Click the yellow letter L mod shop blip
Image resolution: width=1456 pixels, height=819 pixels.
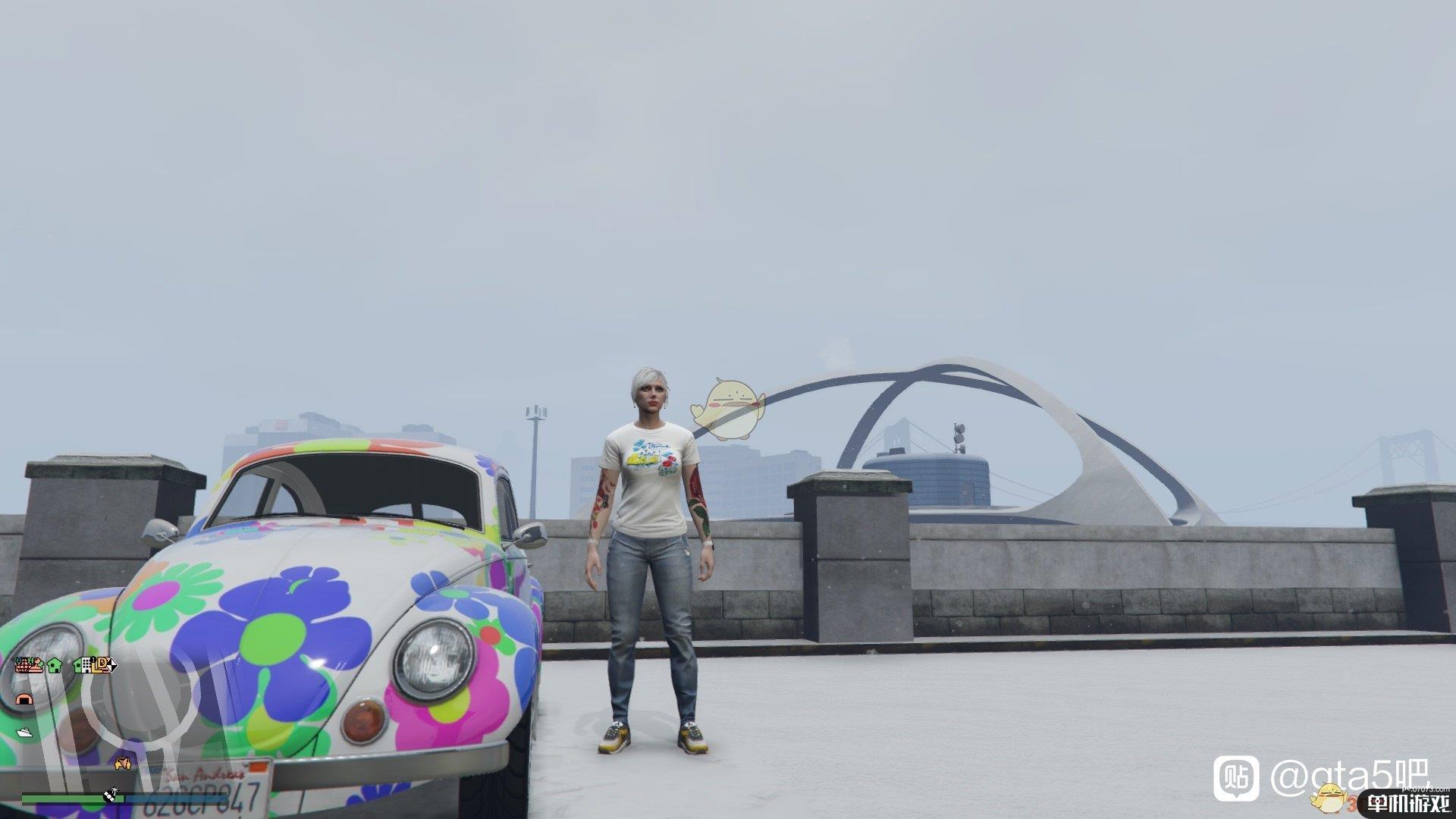94,666
